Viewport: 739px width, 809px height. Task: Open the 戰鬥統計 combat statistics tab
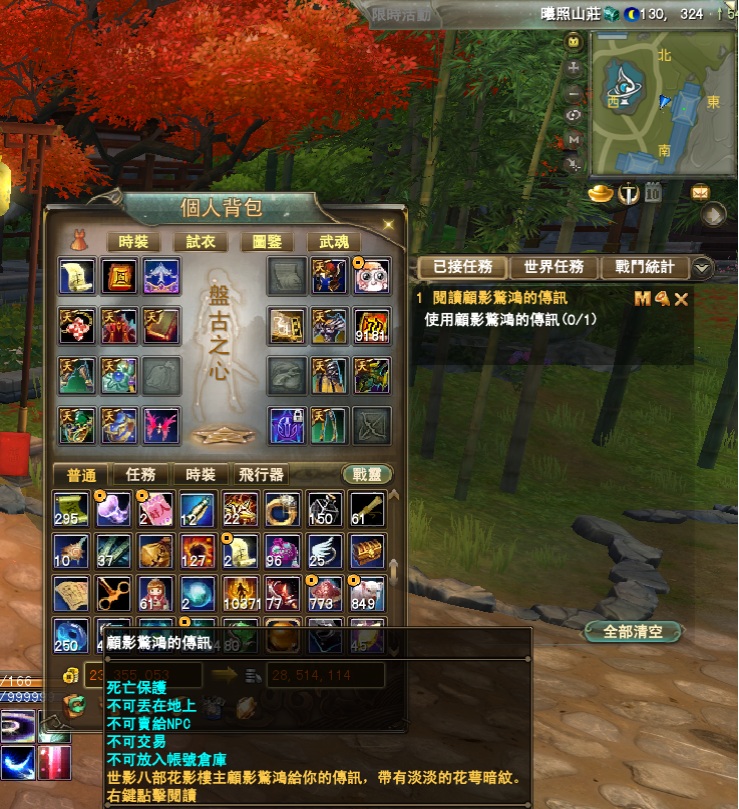(x=645, y=267)
